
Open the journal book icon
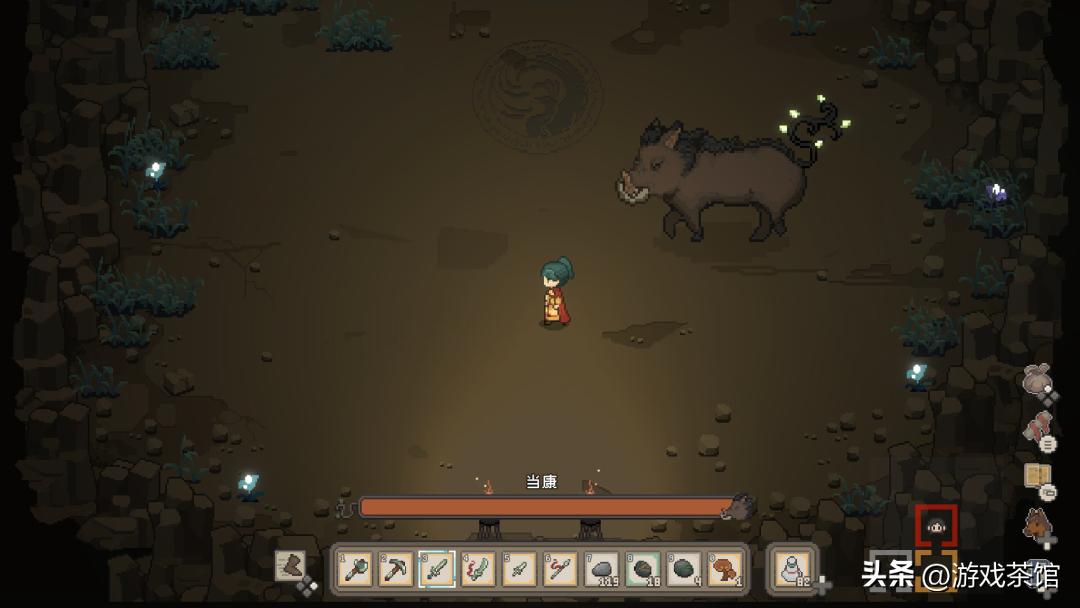click(x=1038, y=476)
